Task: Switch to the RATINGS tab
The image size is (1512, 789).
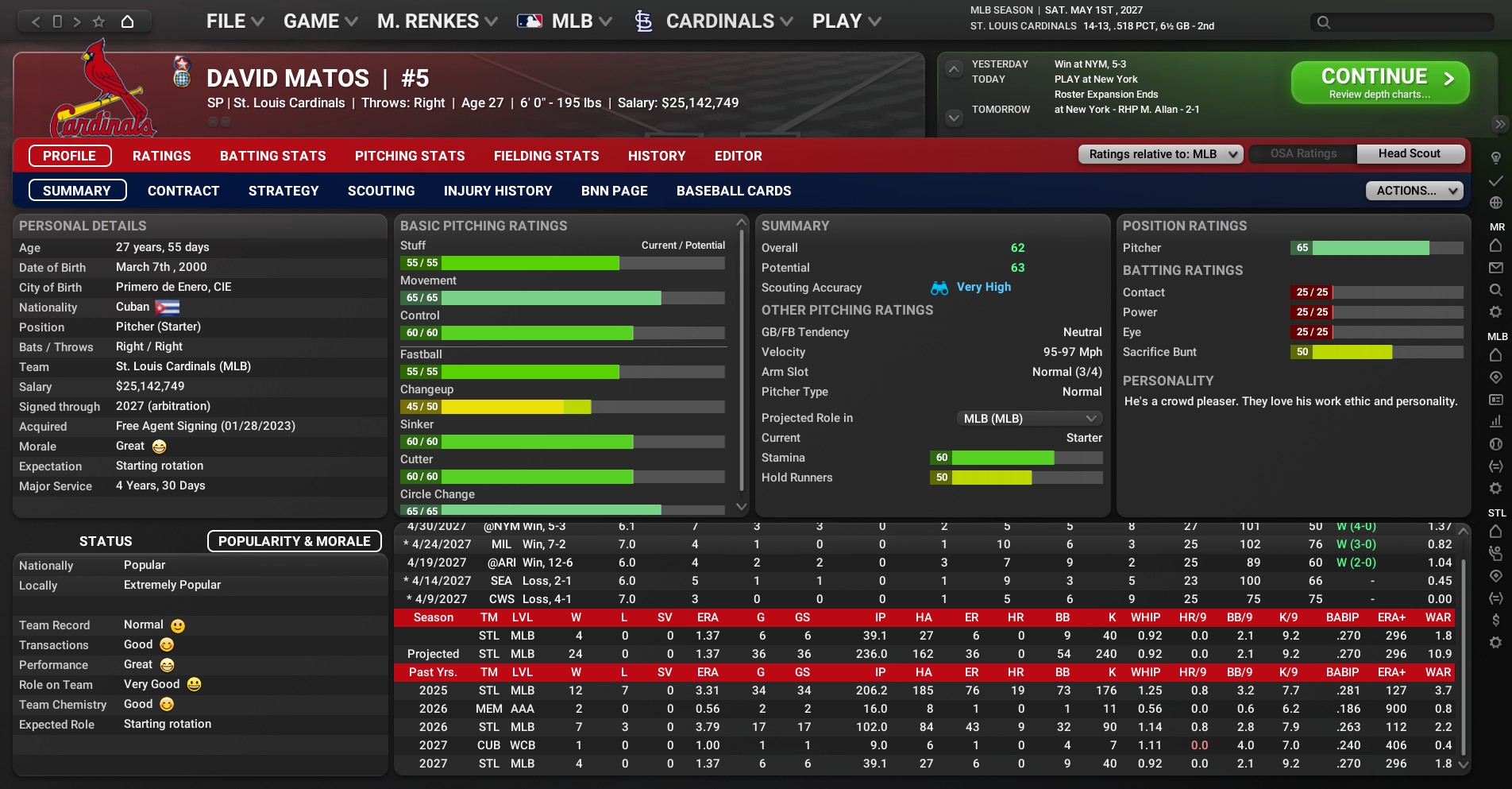Action: pos(161,156)
